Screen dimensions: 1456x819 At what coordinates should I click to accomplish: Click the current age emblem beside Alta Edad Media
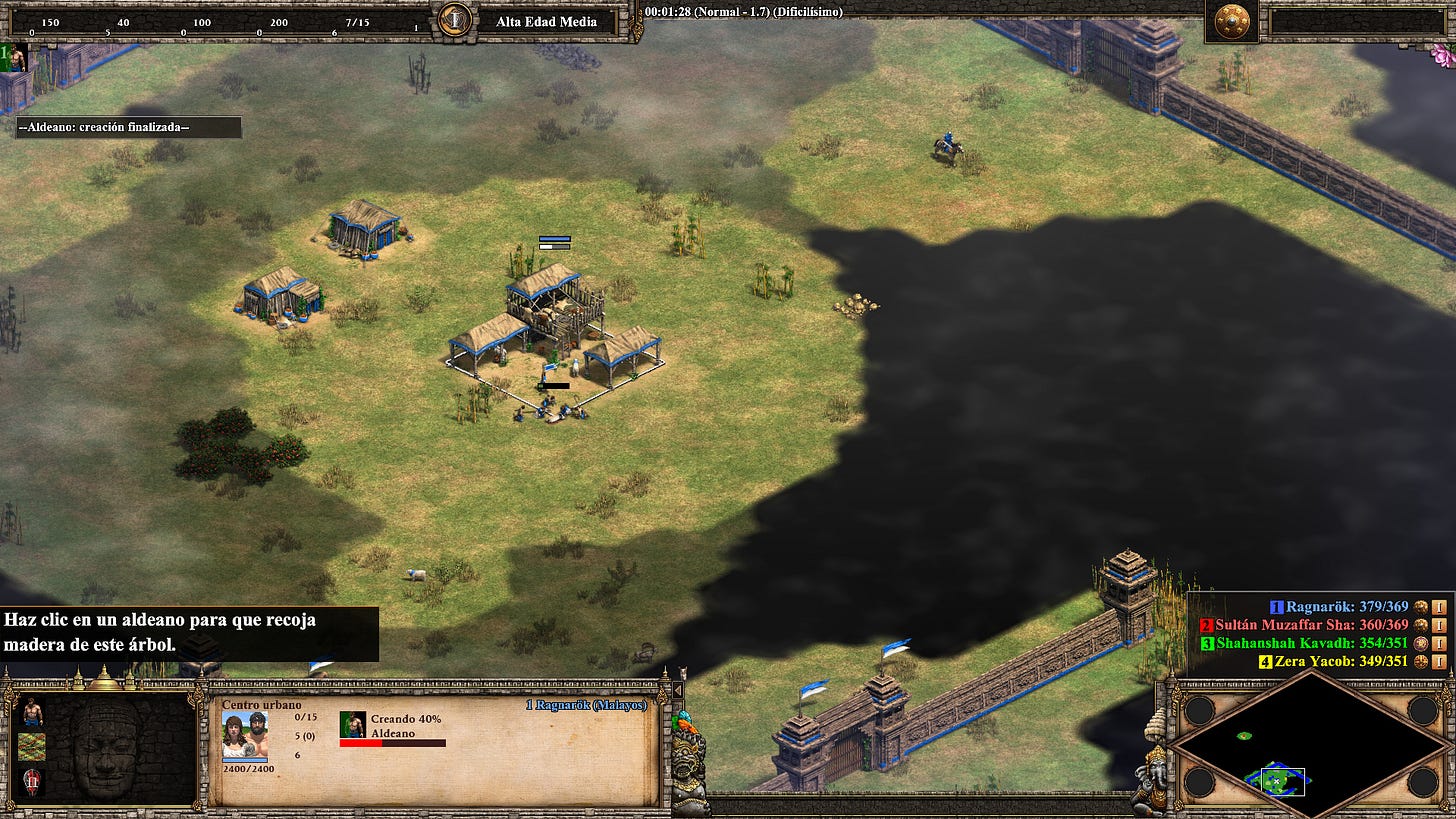click(x=455, y=20)
